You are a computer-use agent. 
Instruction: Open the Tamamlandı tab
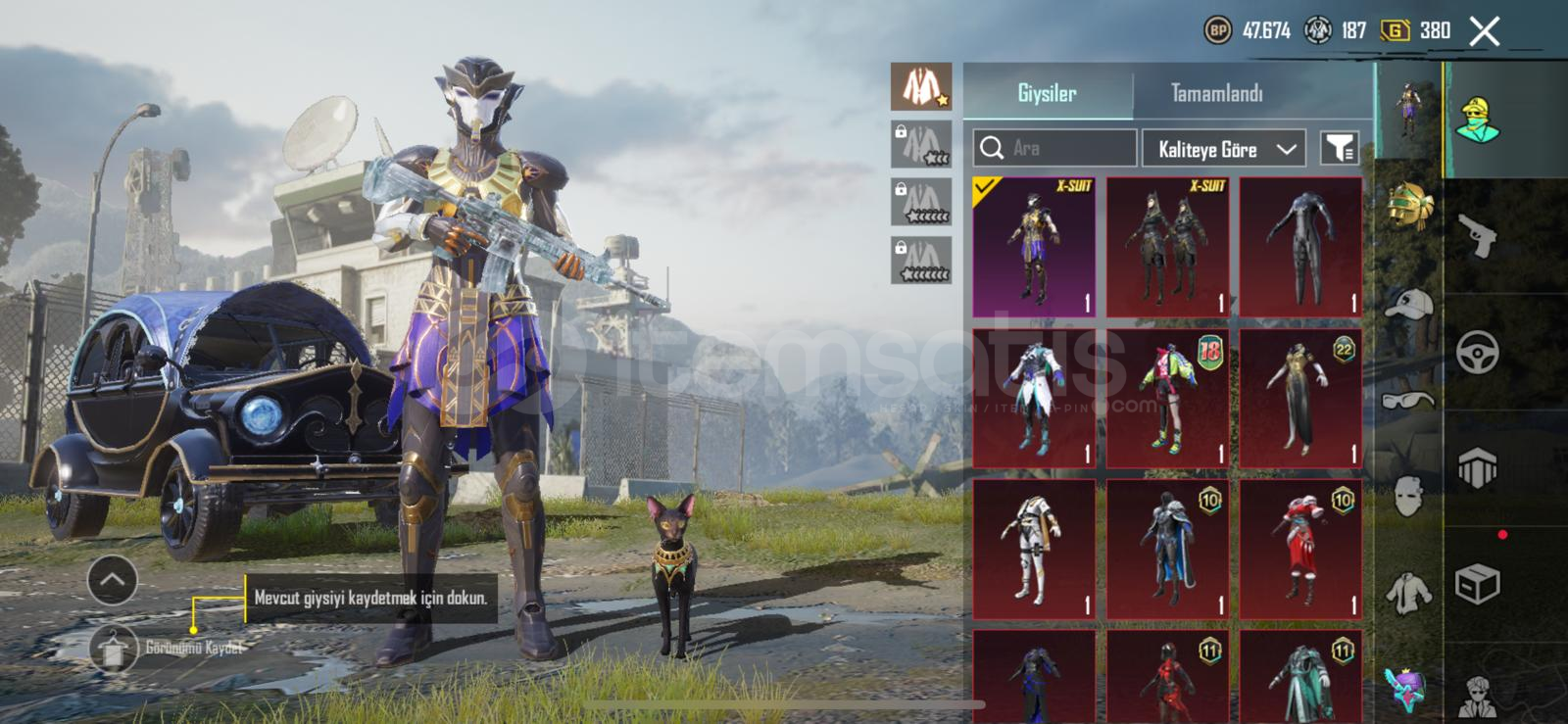pos(1216,94)
